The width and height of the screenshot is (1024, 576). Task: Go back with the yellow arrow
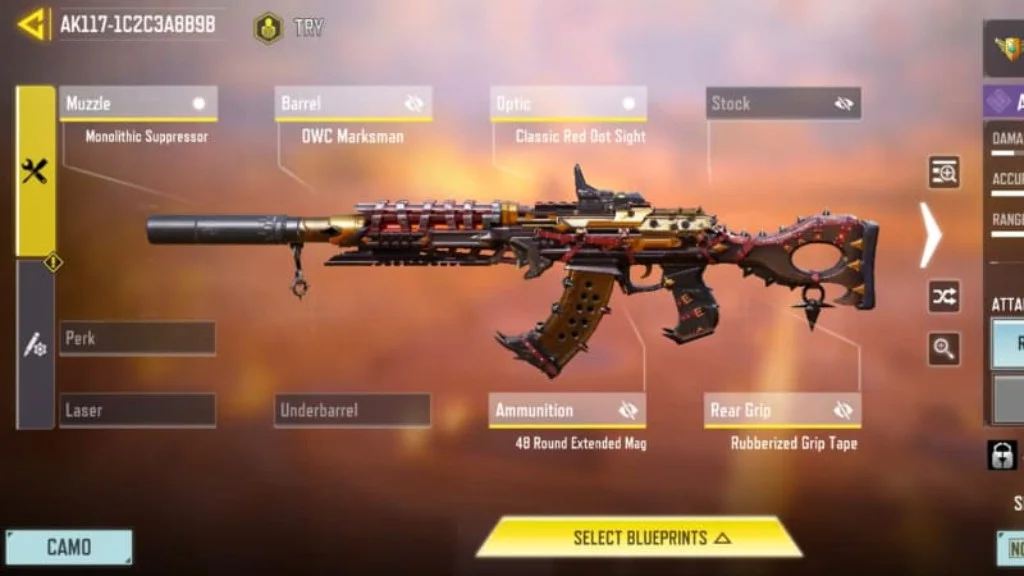(32, 24)
